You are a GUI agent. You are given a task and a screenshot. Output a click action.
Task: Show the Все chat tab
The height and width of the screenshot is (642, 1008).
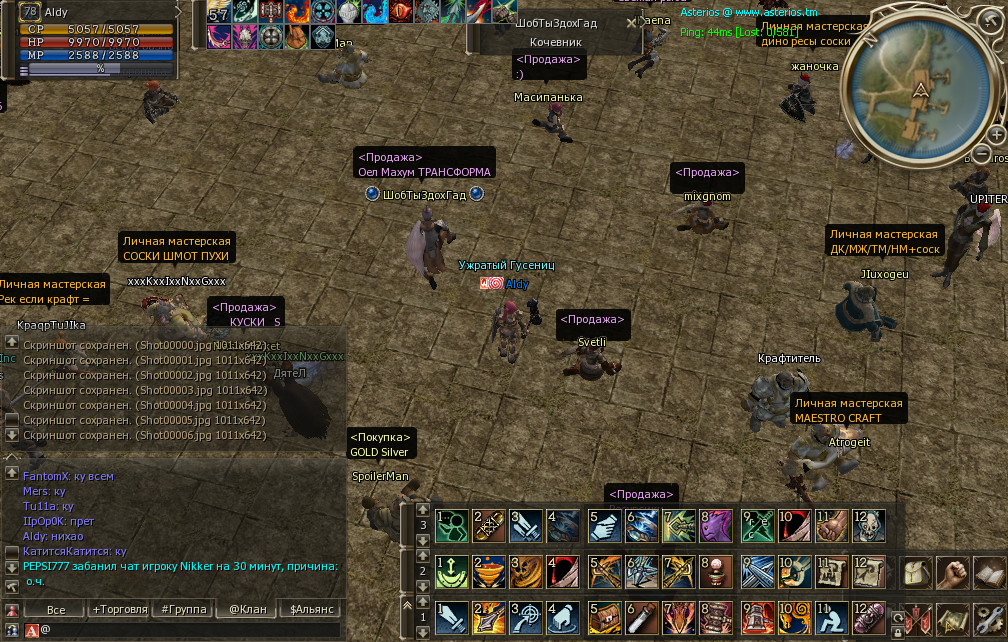point(56,609)
